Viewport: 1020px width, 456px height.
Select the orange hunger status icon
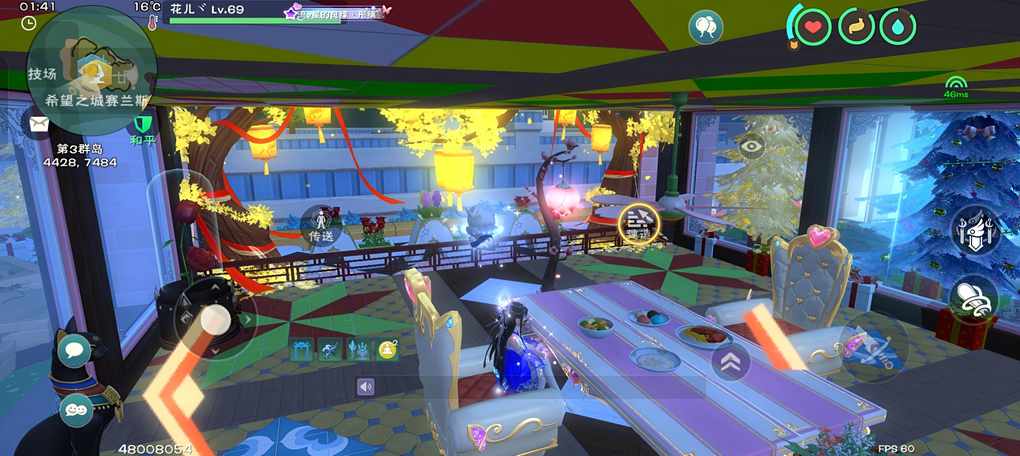[855, 26]
